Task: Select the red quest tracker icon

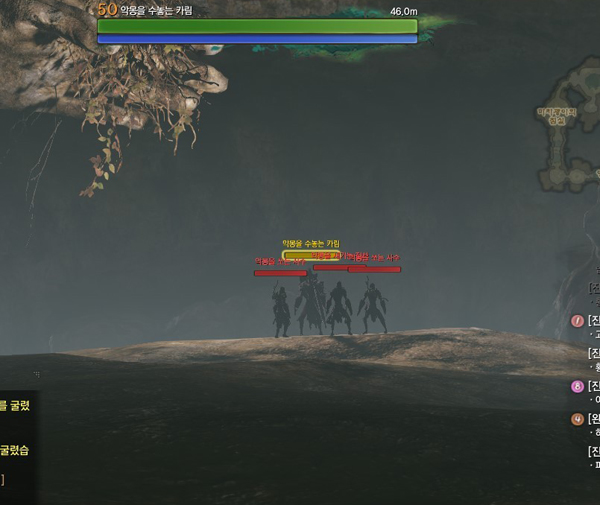Action: point(577,321)
